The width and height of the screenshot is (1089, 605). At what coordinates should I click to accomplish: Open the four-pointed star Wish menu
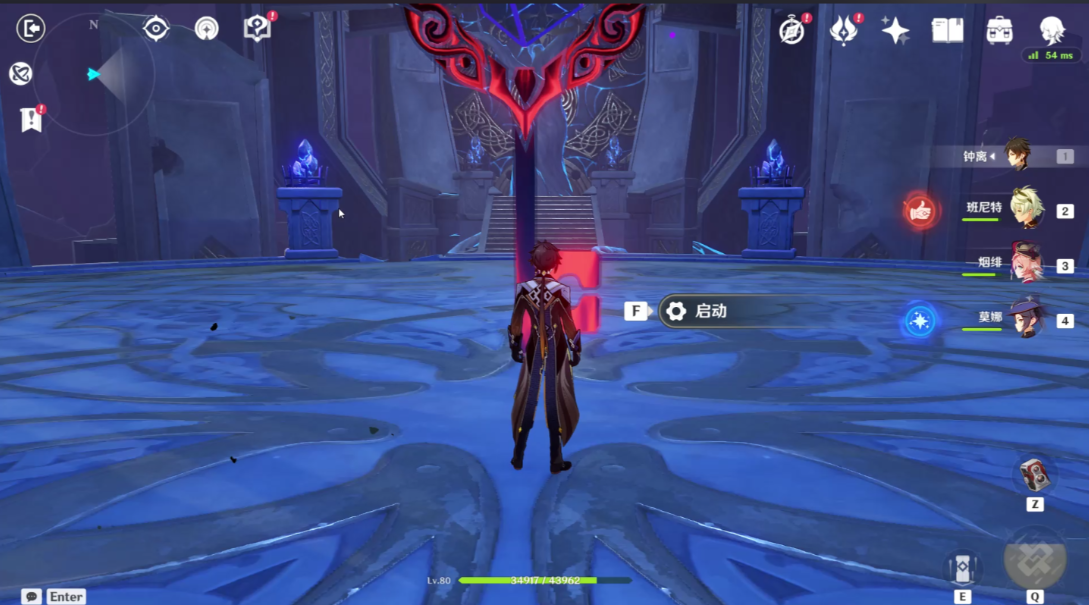point(895,31)
